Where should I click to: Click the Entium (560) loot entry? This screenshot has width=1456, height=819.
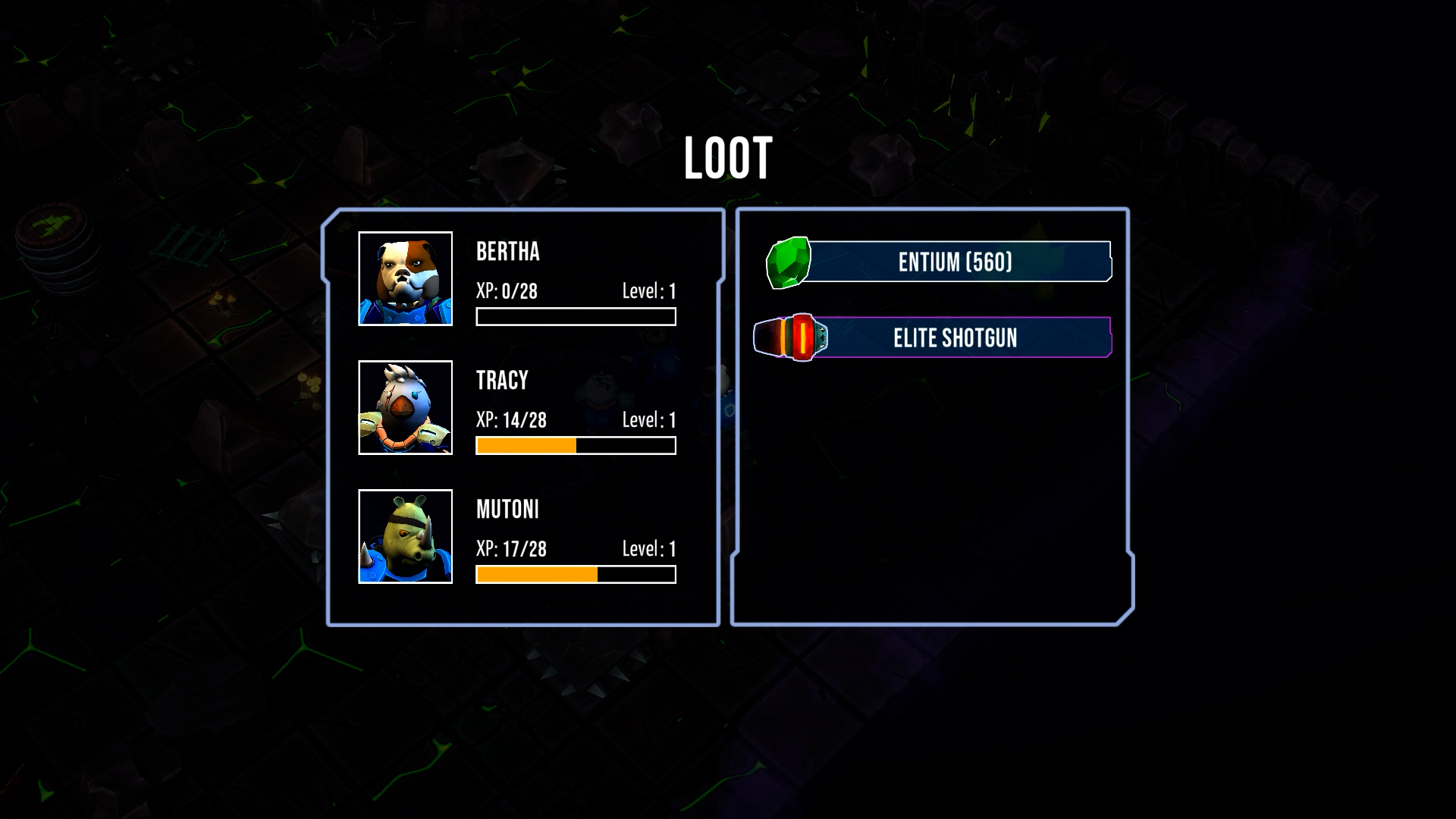point(954,262)
